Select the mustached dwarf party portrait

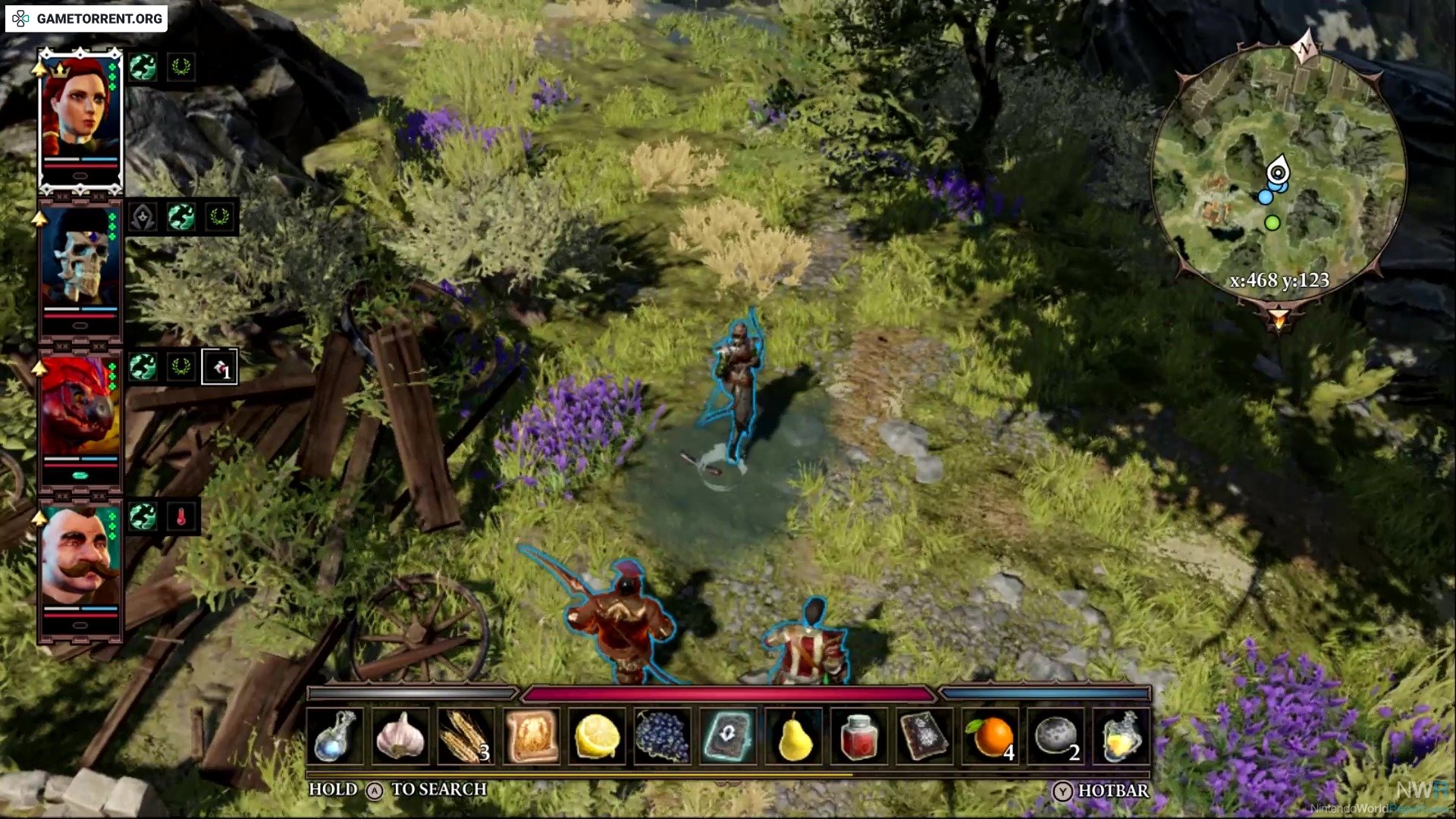tap(80, 561)
